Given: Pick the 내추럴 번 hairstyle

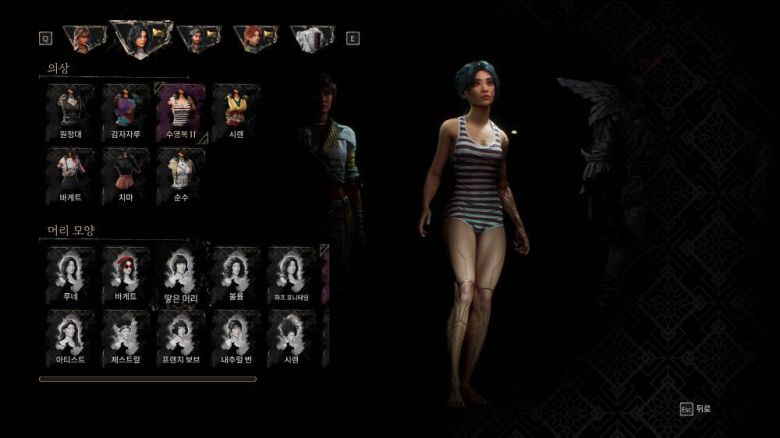Looking at the screenshot, I should click(236, 335).
